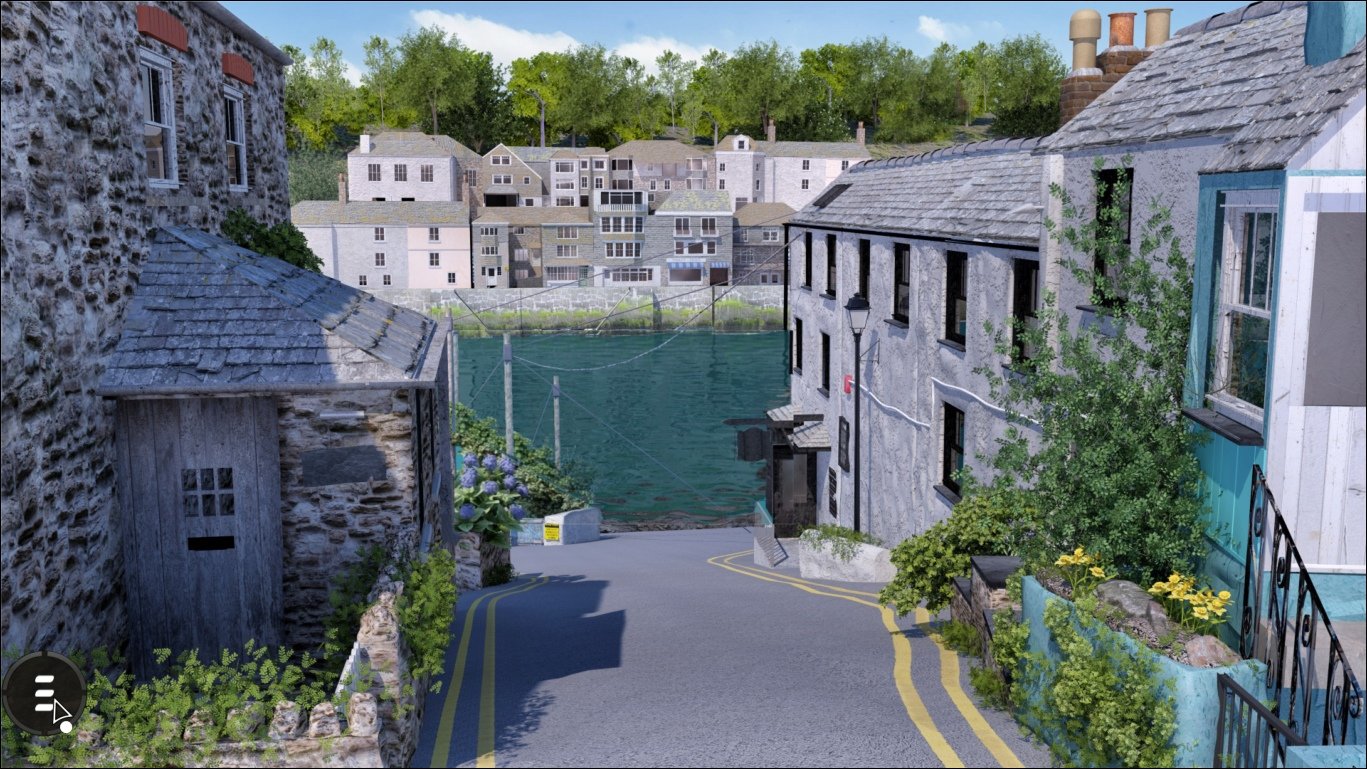Viewport: 1367px width, 769px height.
Task: Click the white cursor dot near the menu
Action: pyautogui.click(x=66, y=726)
